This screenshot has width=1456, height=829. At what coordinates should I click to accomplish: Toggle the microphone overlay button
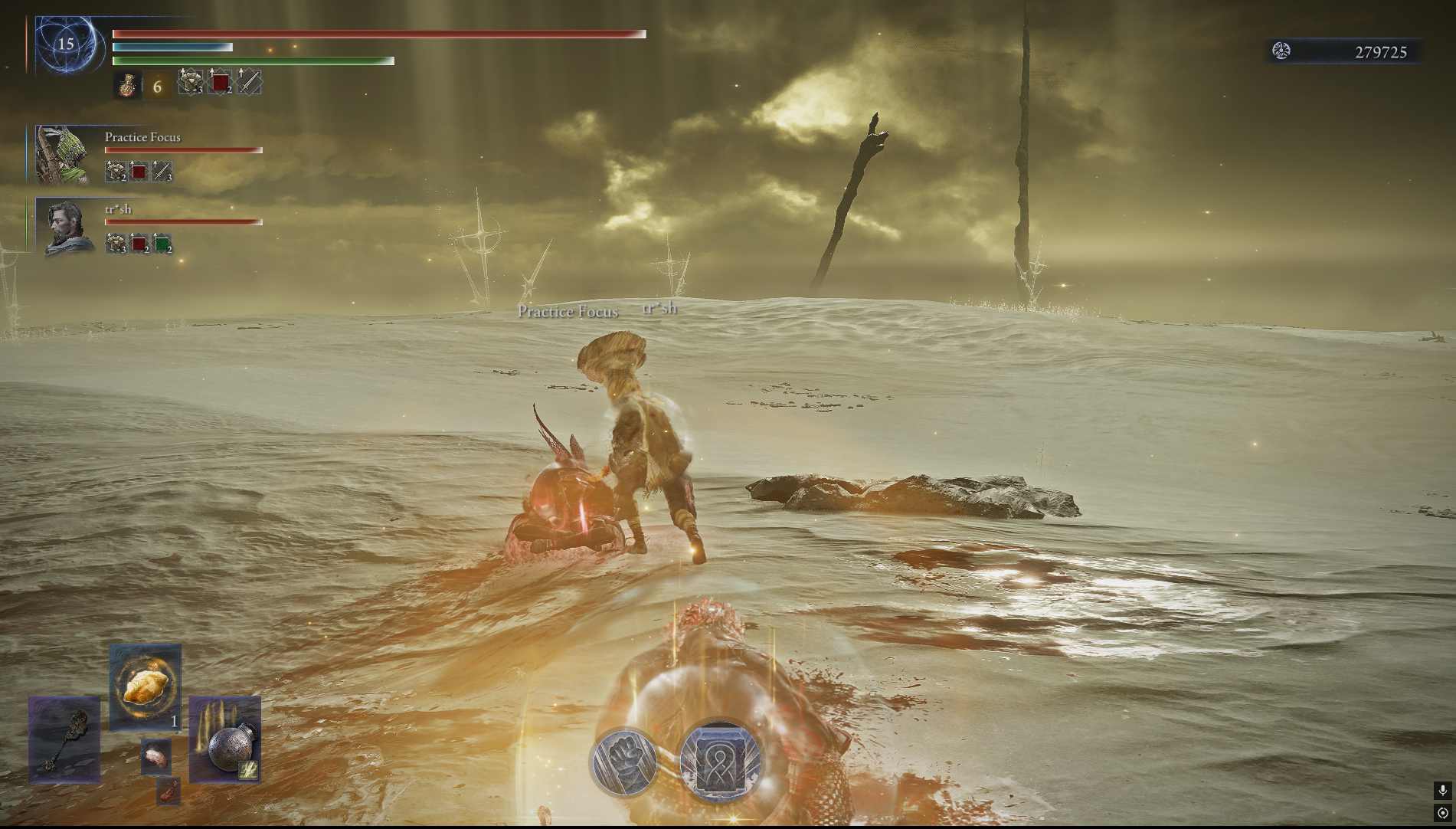(x=1443, y=791)
